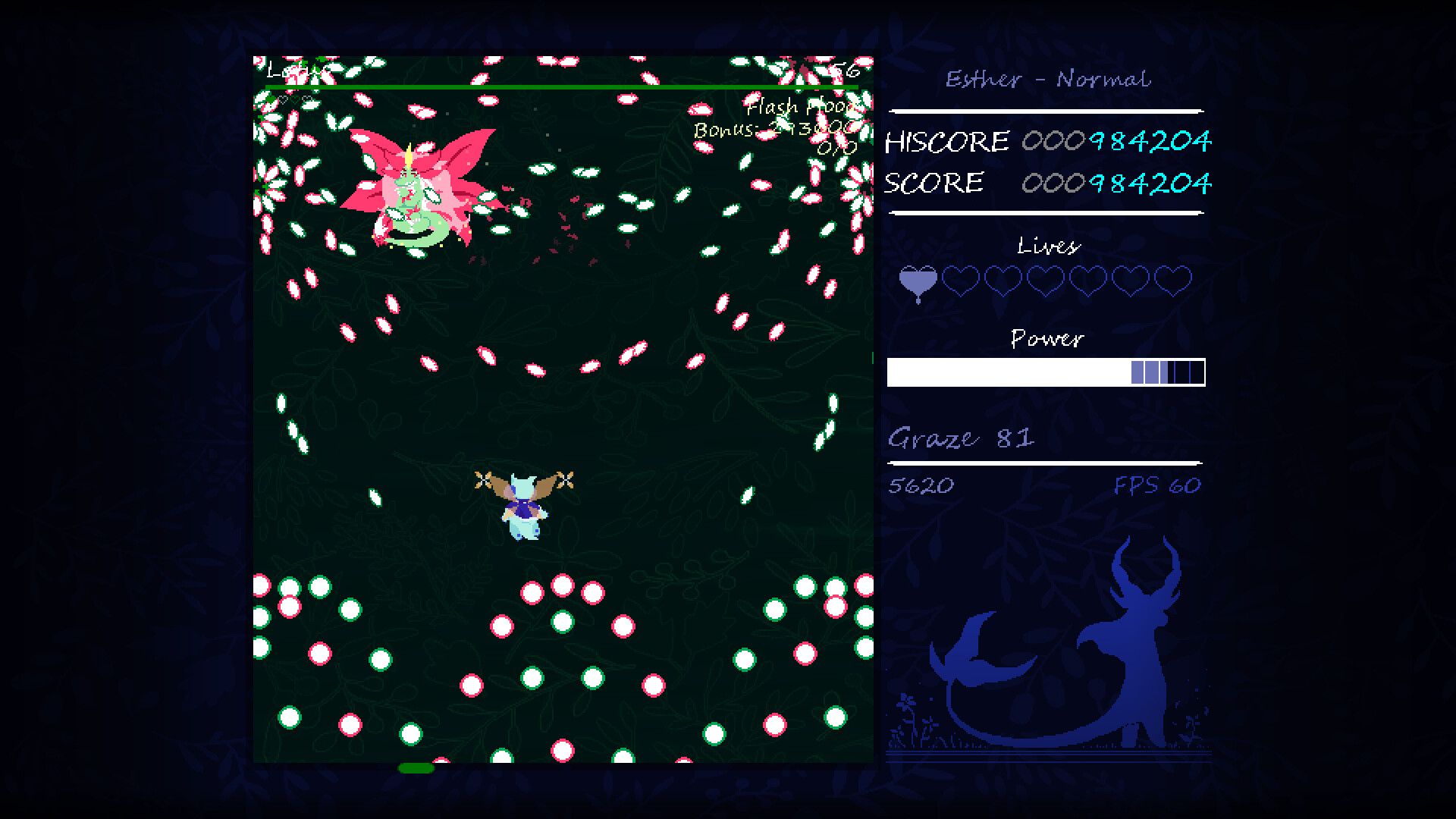Toggle the FPS 60 display
This screenshot has height=819, width=1456.
pyautogui.click(x=1158, y=484)
